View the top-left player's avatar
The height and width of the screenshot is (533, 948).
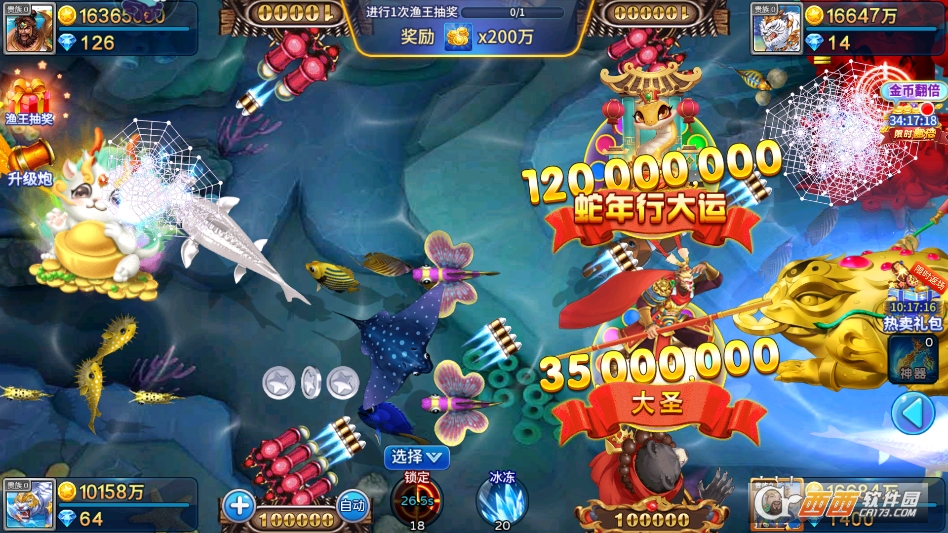pyautogui.click(x=29, y=28)
